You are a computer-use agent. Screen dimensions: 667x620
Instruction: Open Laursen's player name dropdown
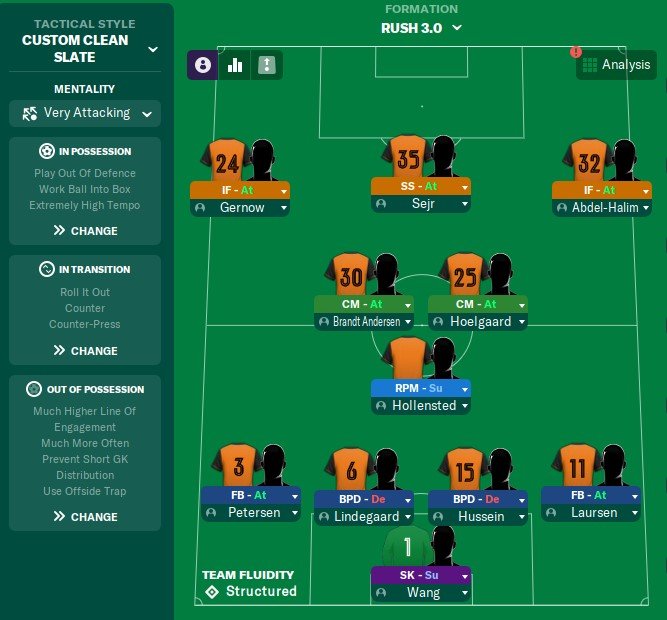[x=591, y=513]
